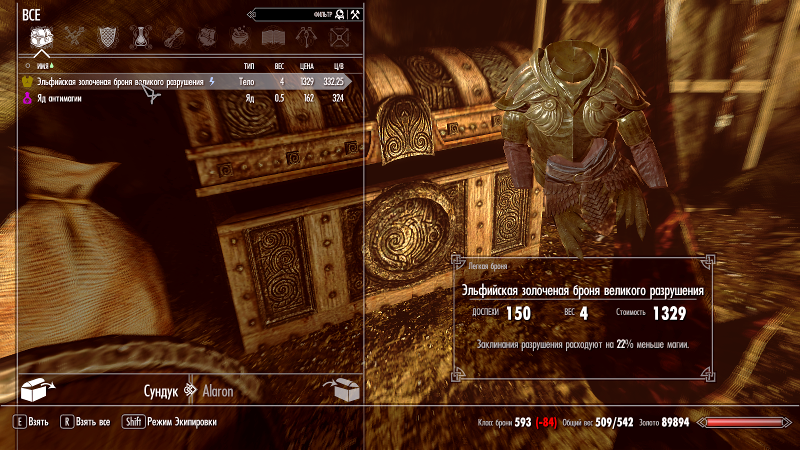Viewport: 800px width, 450px height.
Task: Switch to the cauldron ingredients tab
Action: tap(240, 38)
